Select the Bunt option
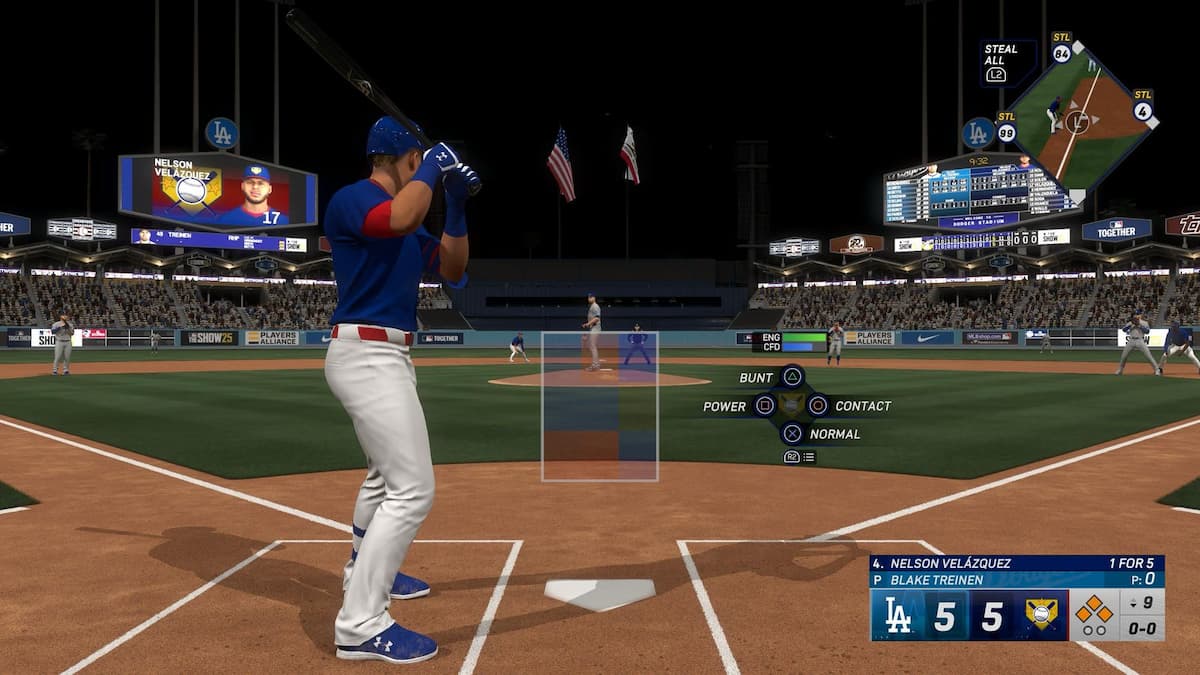This screenshot has width=1200, height=675. pyautogui.click(x=792, y=377)
